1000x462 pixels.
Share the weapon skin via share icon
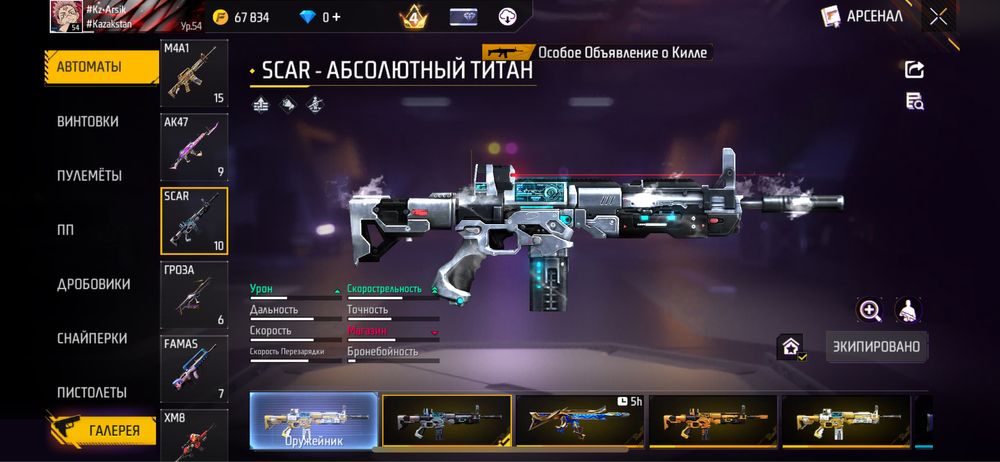tap(914, 69)
